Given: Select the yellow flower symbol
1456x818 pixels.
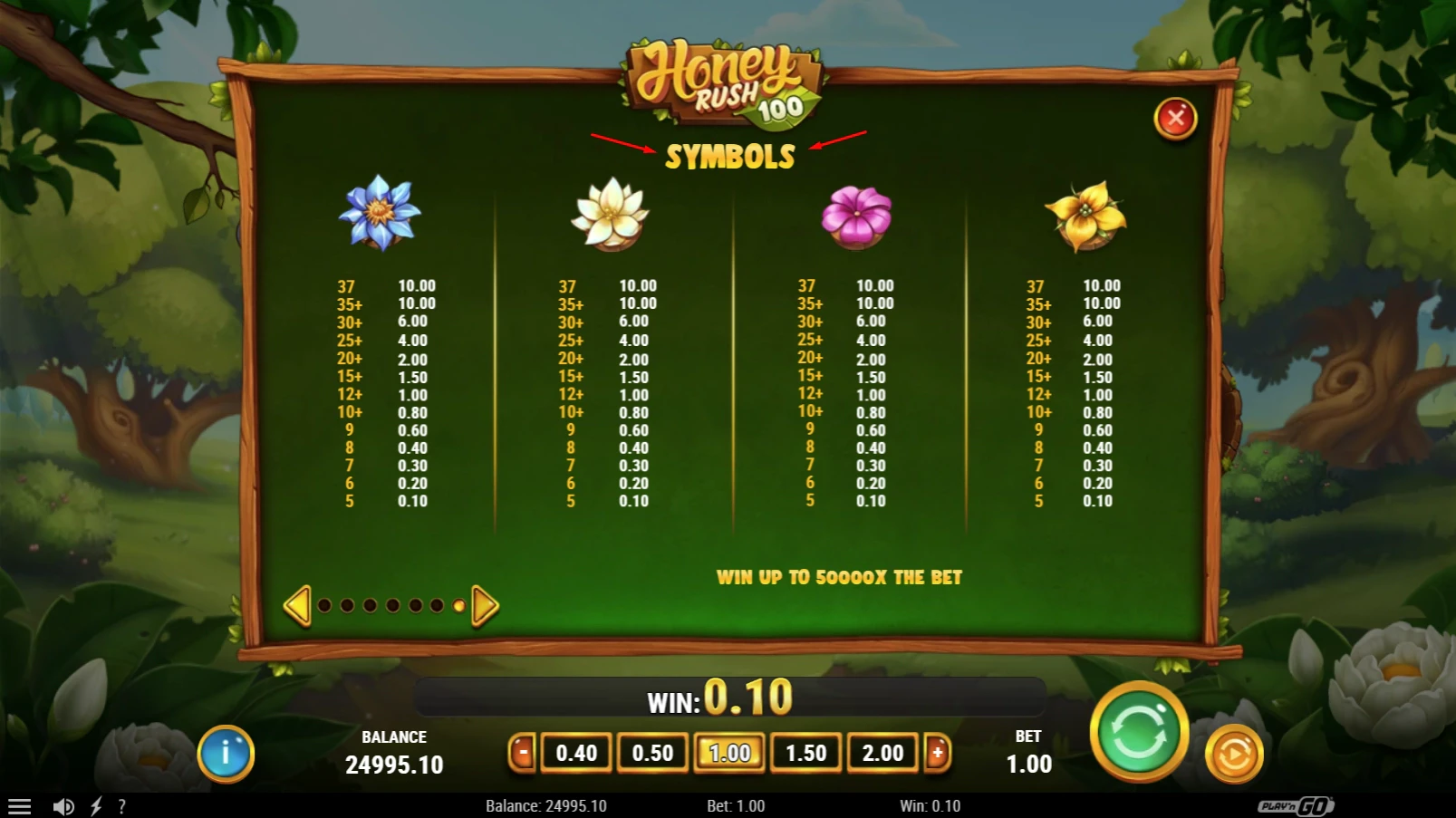Looking at the screenshot, I should (1086, 216).
